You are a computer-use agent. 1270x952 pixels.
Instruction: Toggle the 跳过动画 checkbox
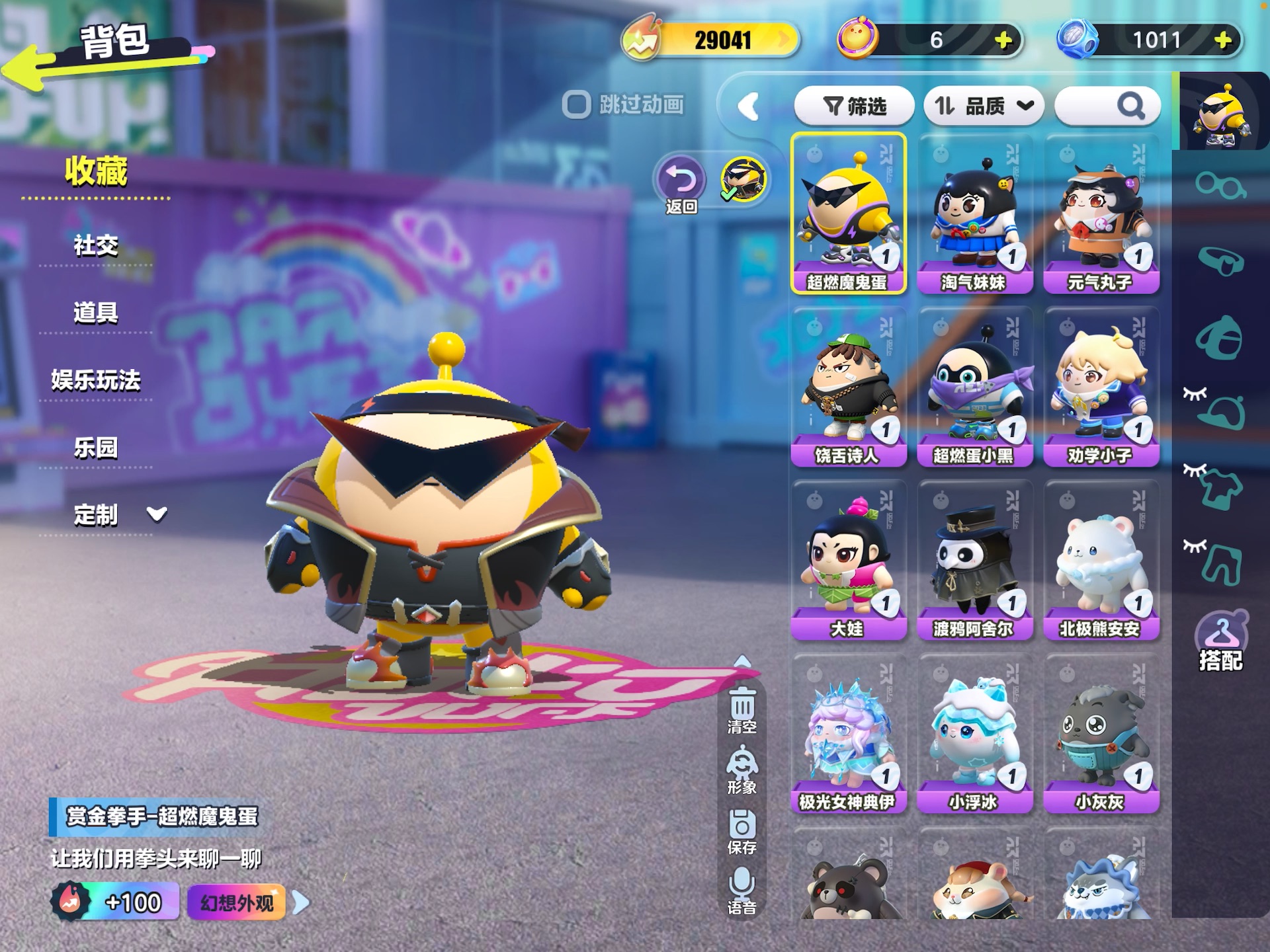pyautogui.click(x=576, y=104)
